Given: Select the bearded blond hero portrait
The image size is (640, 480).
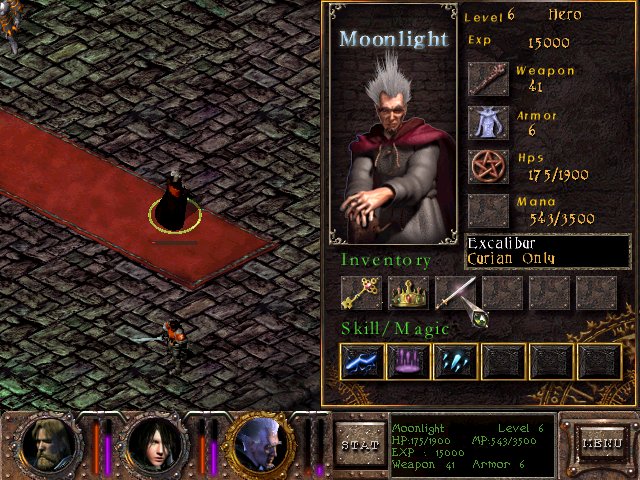Looking at the screenshot, I should (49, 444).
